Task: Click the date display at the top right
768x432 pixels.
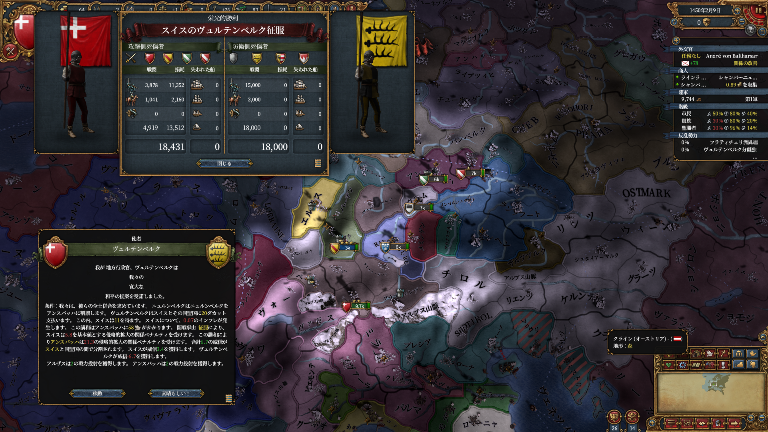Action: 708,8
